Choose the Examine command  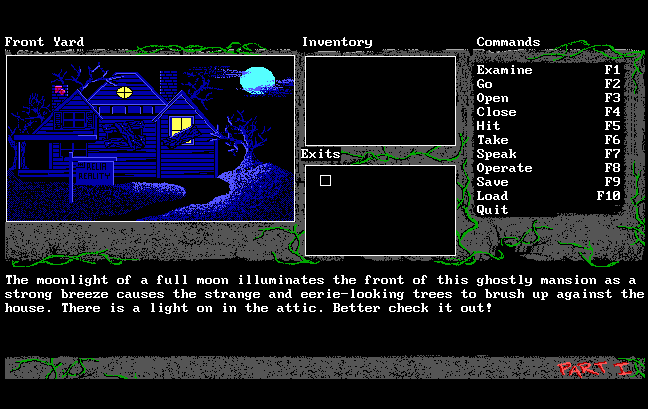(x=504, y=71)
